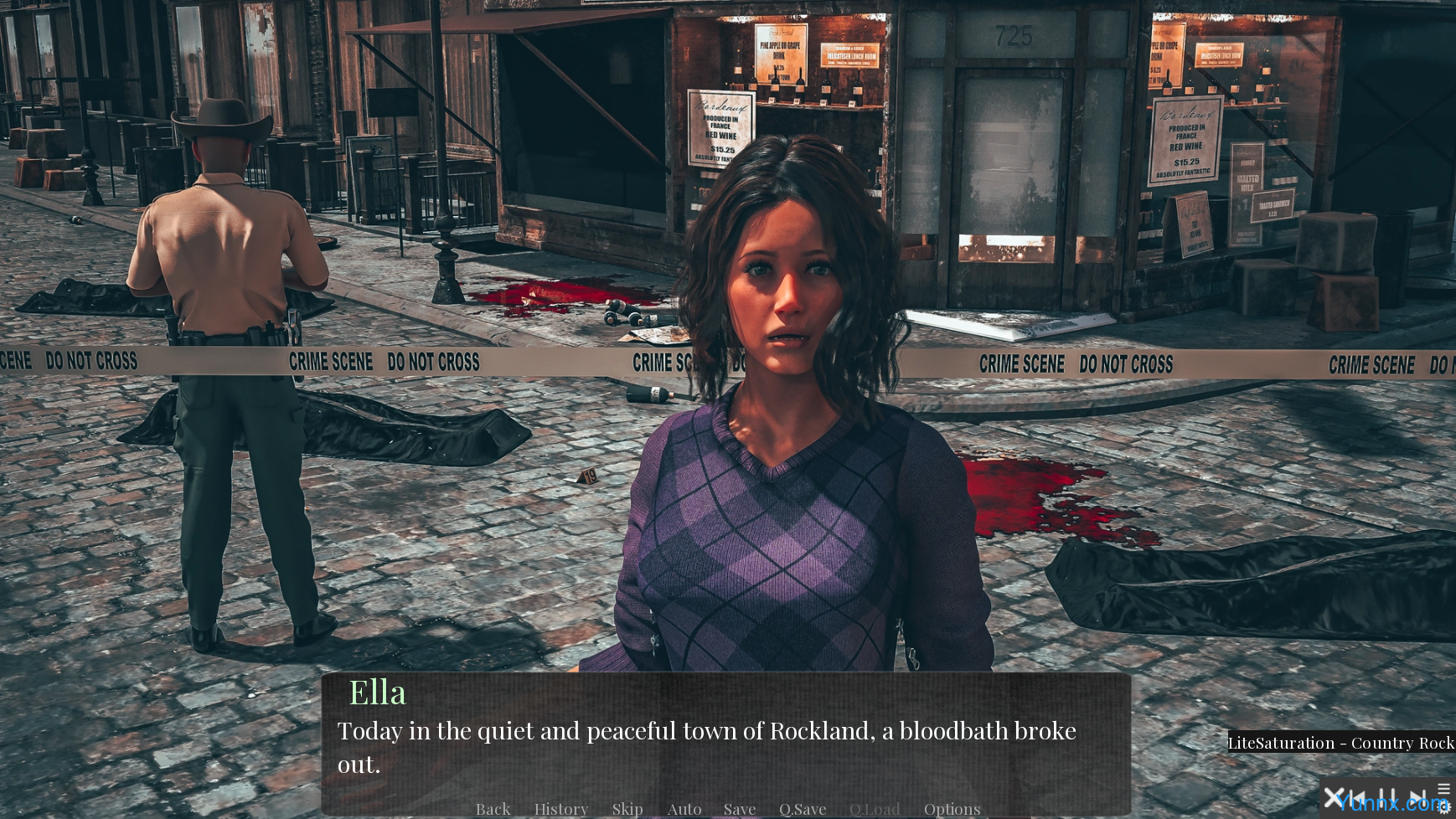
Task: Advance Ella's dialogue by clicking the textbox
Action: [725, 747]
